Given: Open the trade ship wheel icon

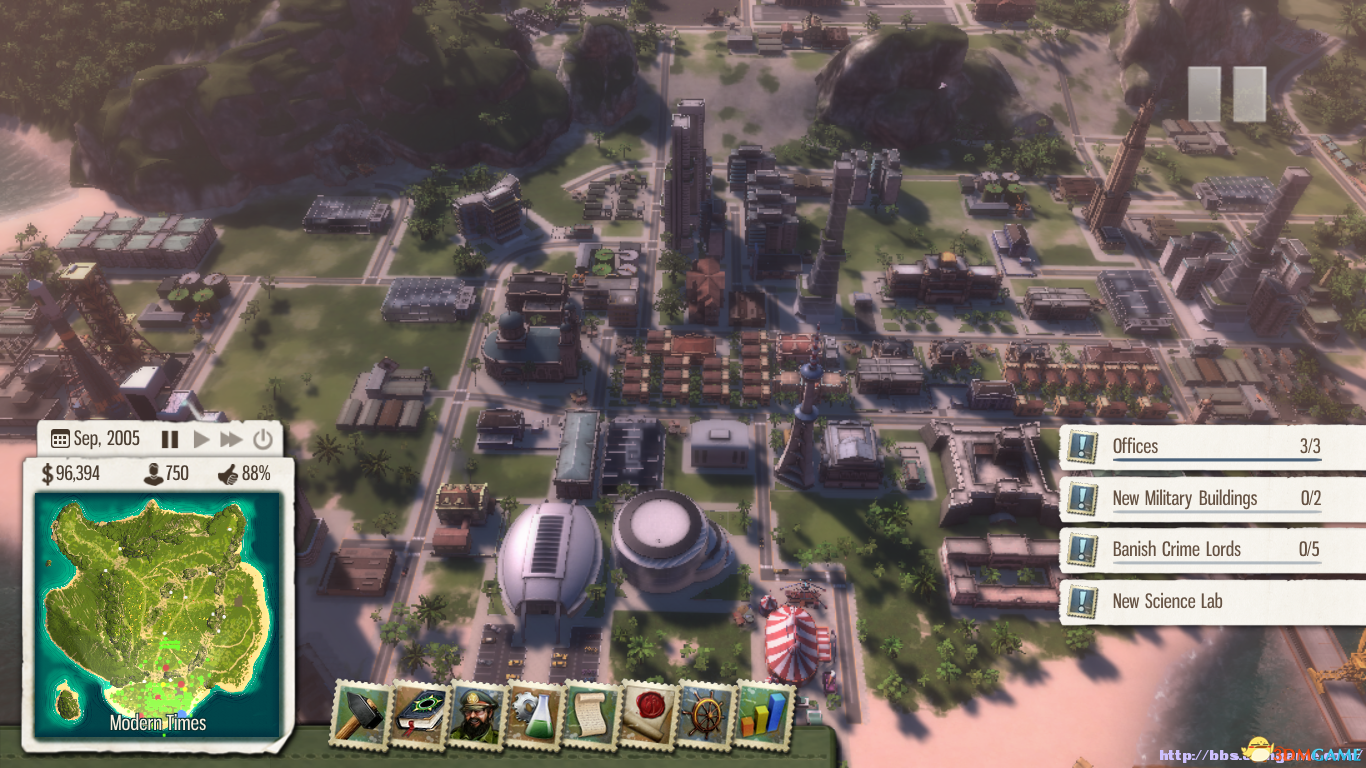Looking at the screenshot, I should click(706, 714).
